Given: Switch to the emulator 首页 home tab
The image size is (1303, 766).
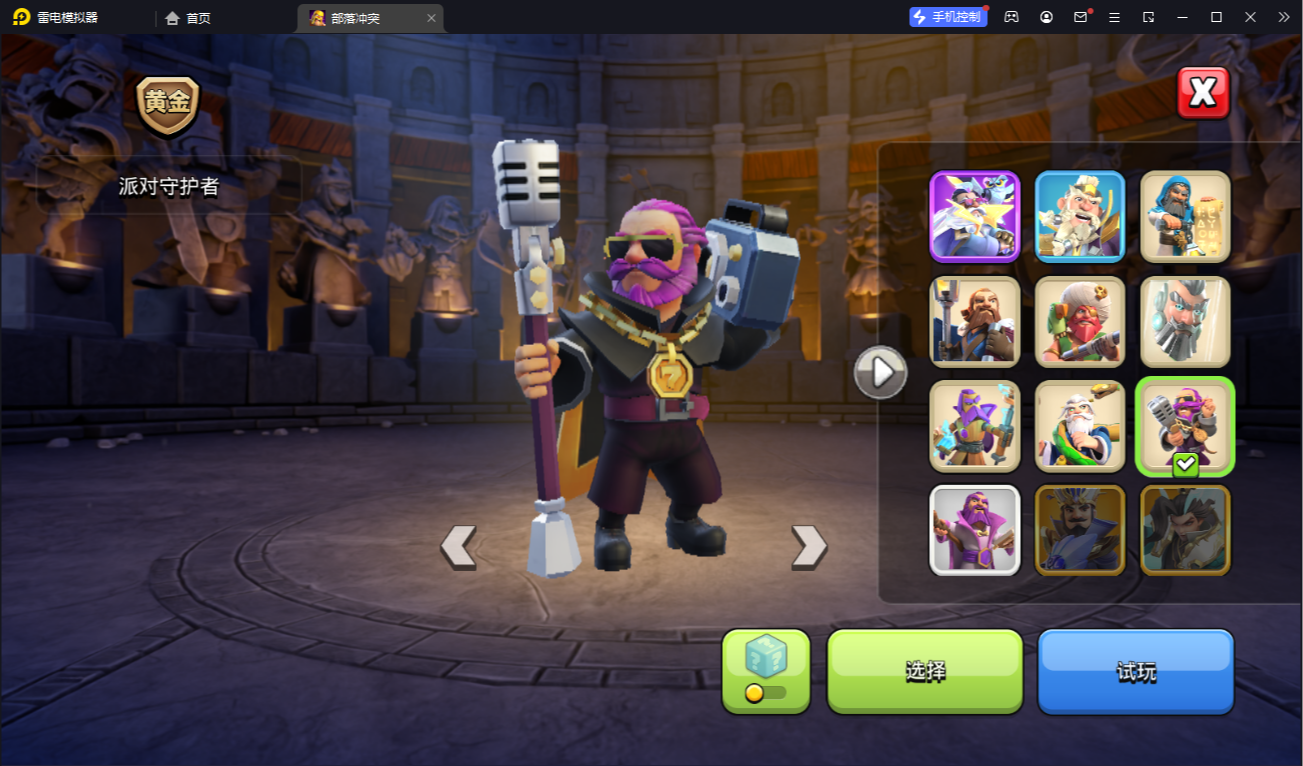Looking at the screenshot, I should [x=188, y=18].
